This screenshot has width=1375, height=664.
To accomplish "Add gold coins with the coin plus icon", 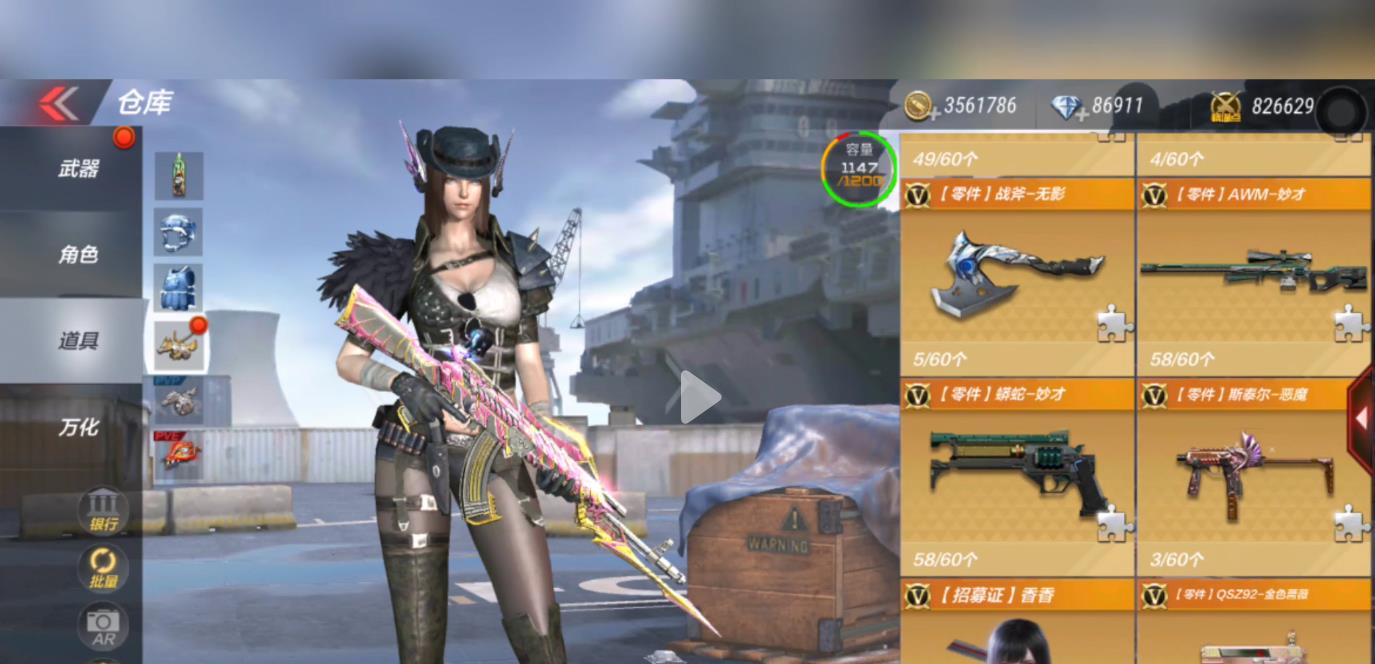I will tap(920, 106).
